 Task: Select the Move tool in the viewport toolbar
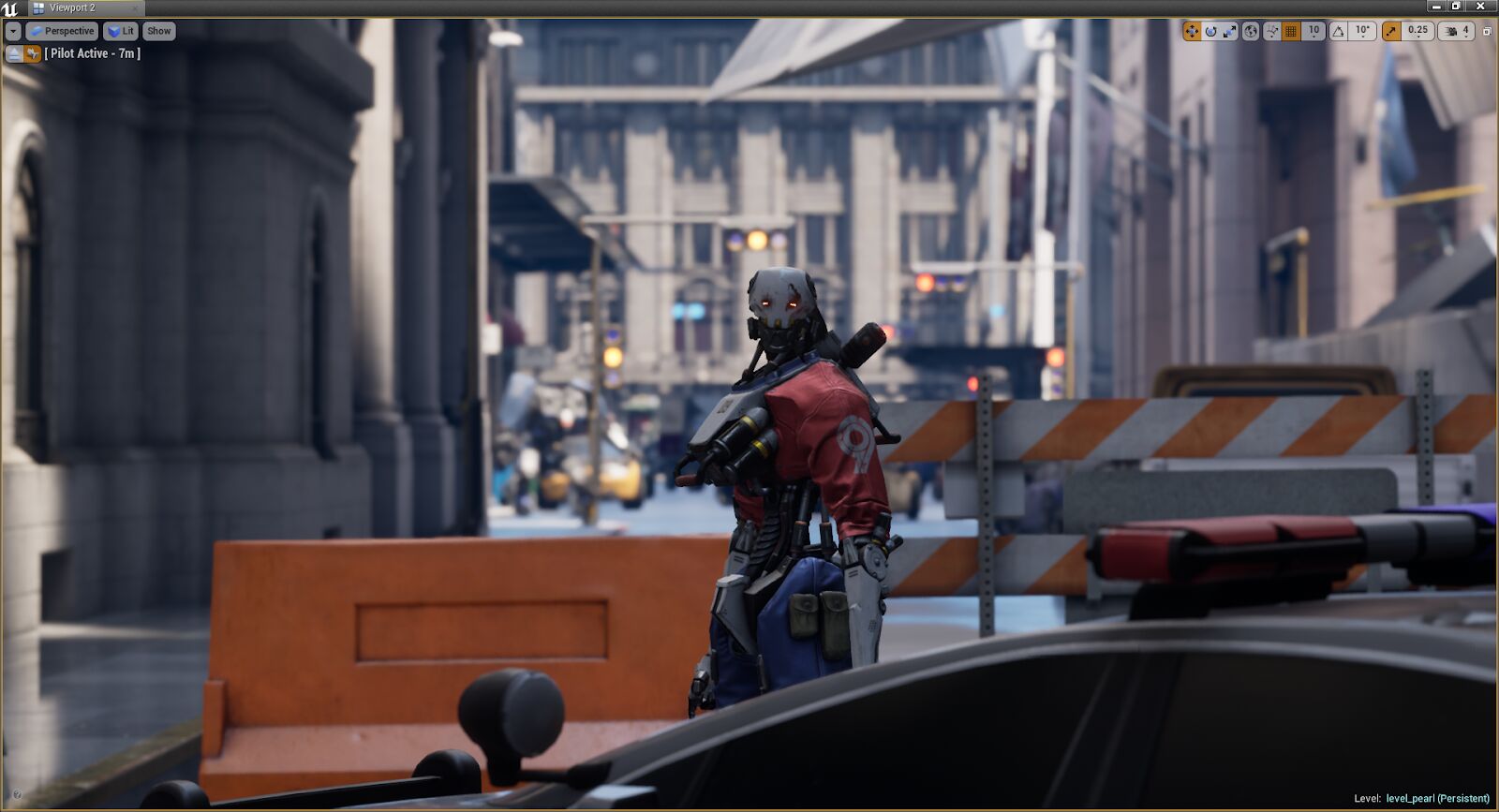pyautogui.click(x=1194, y=31)
